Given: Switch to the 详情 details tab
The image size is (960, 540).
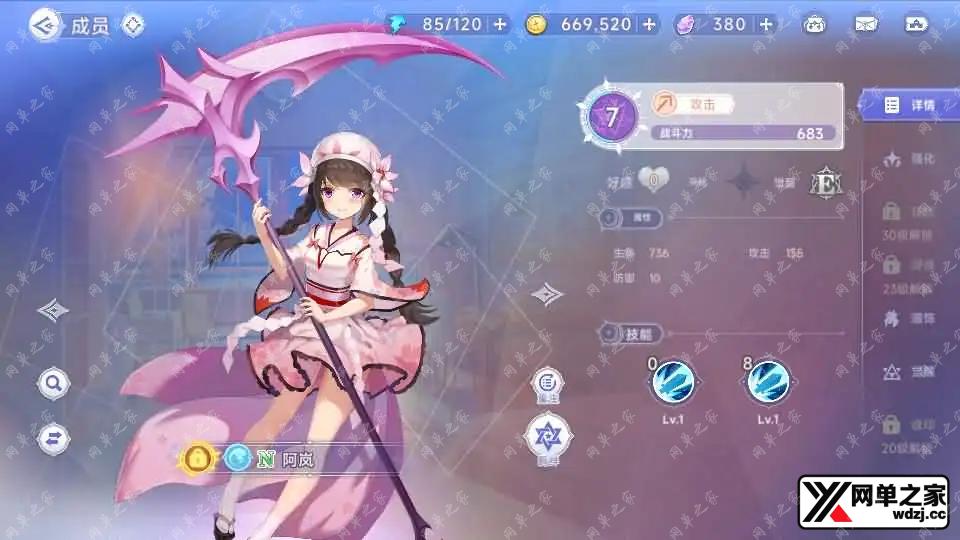Looking at the screenshot, I should point(910,105).
